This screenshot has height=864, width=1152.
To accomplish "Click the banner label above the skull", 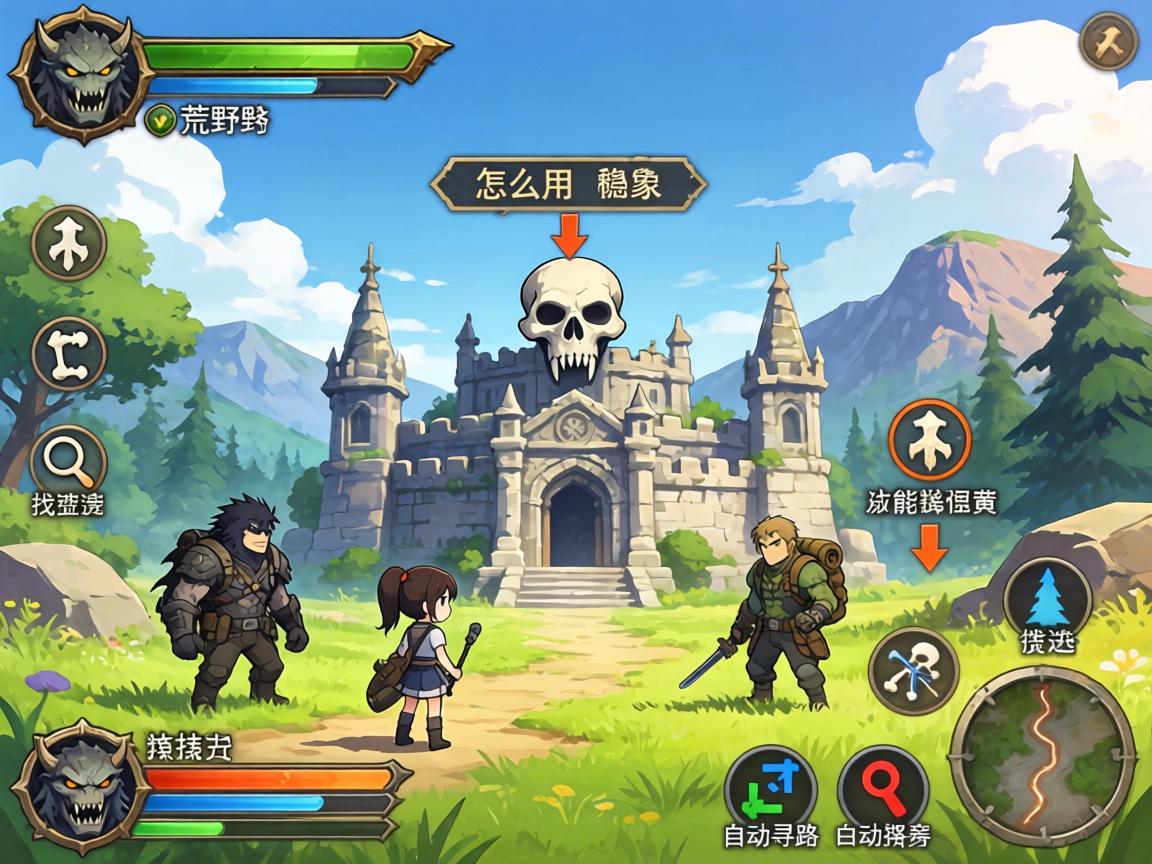I will [x=568, y=184].
